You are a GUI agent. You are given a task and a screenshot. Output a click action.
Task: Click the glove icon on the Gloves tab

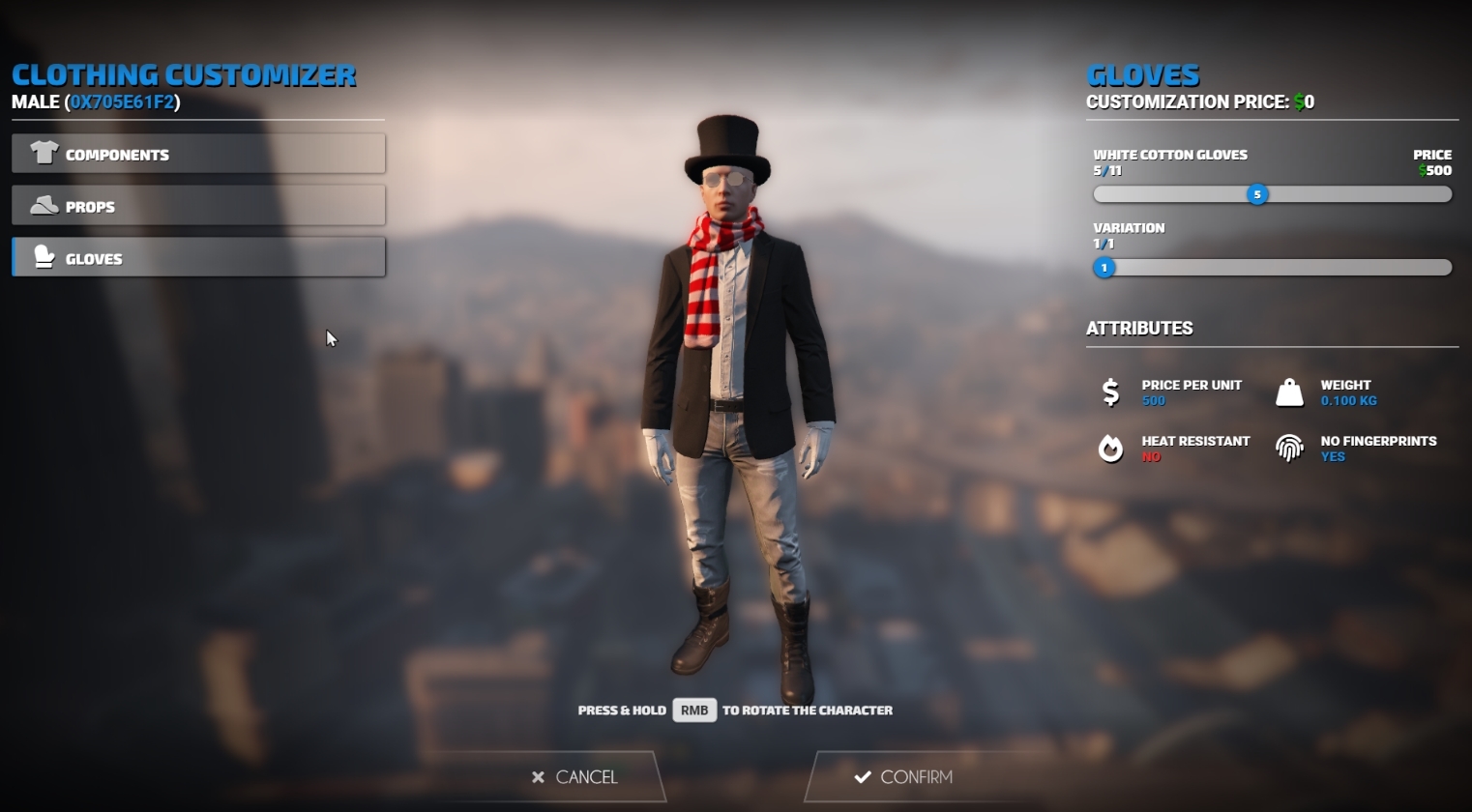point(44,257)
